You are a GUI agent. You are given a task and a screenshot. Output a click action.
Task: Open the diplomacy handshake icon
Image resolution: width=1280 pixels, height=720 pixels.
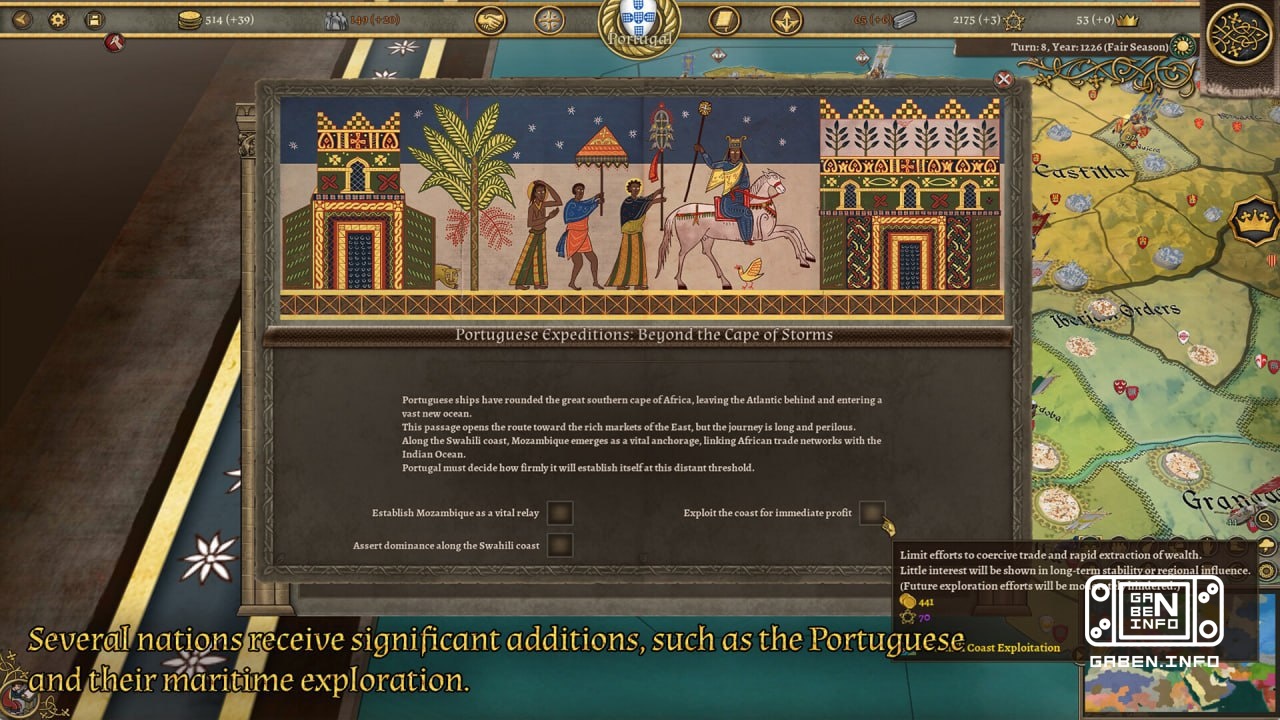(490, 19)
